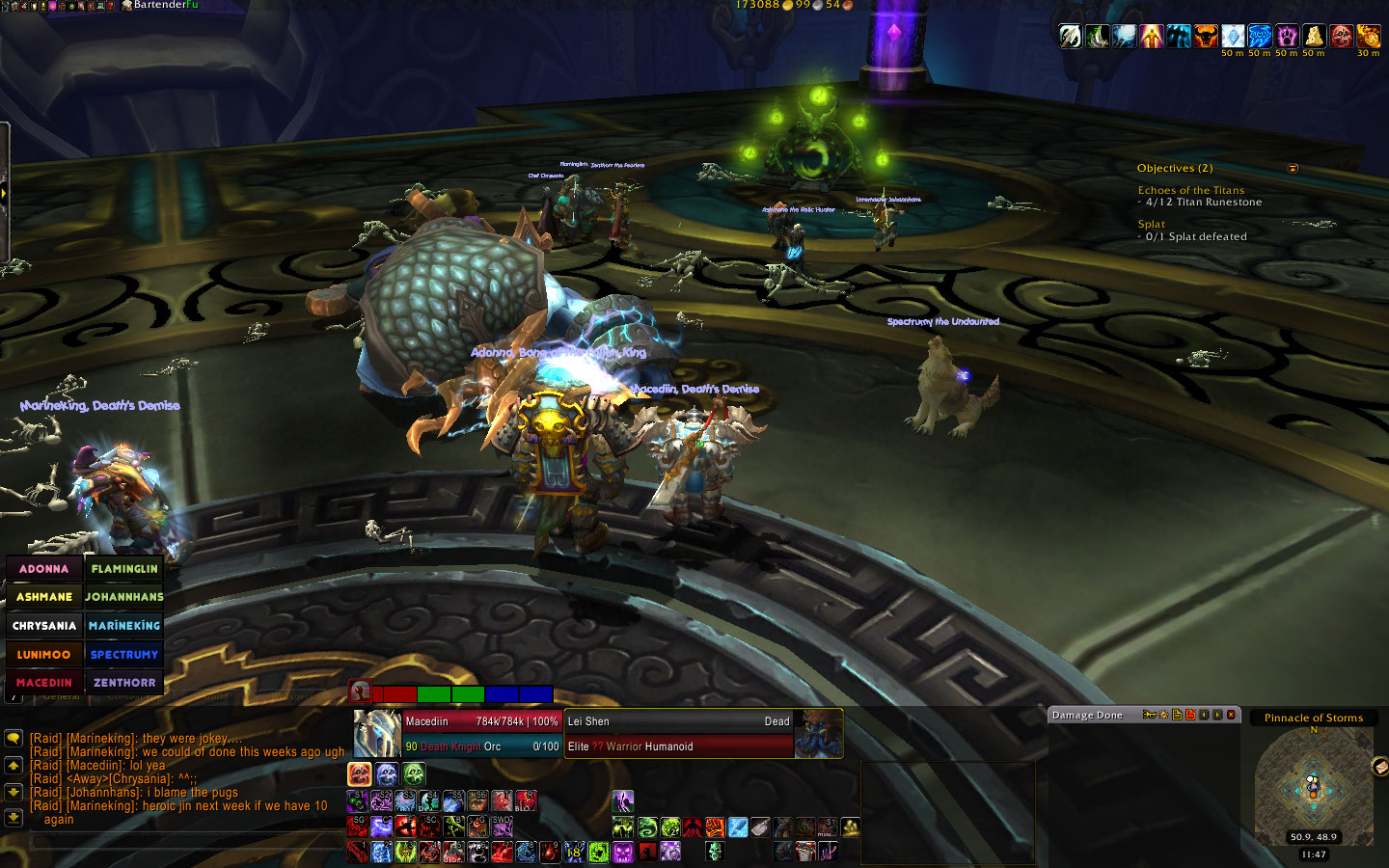Click the cheese buff icon
Image resolution: width=1389 pixels, height=868 pixels.
(1314, 37)
